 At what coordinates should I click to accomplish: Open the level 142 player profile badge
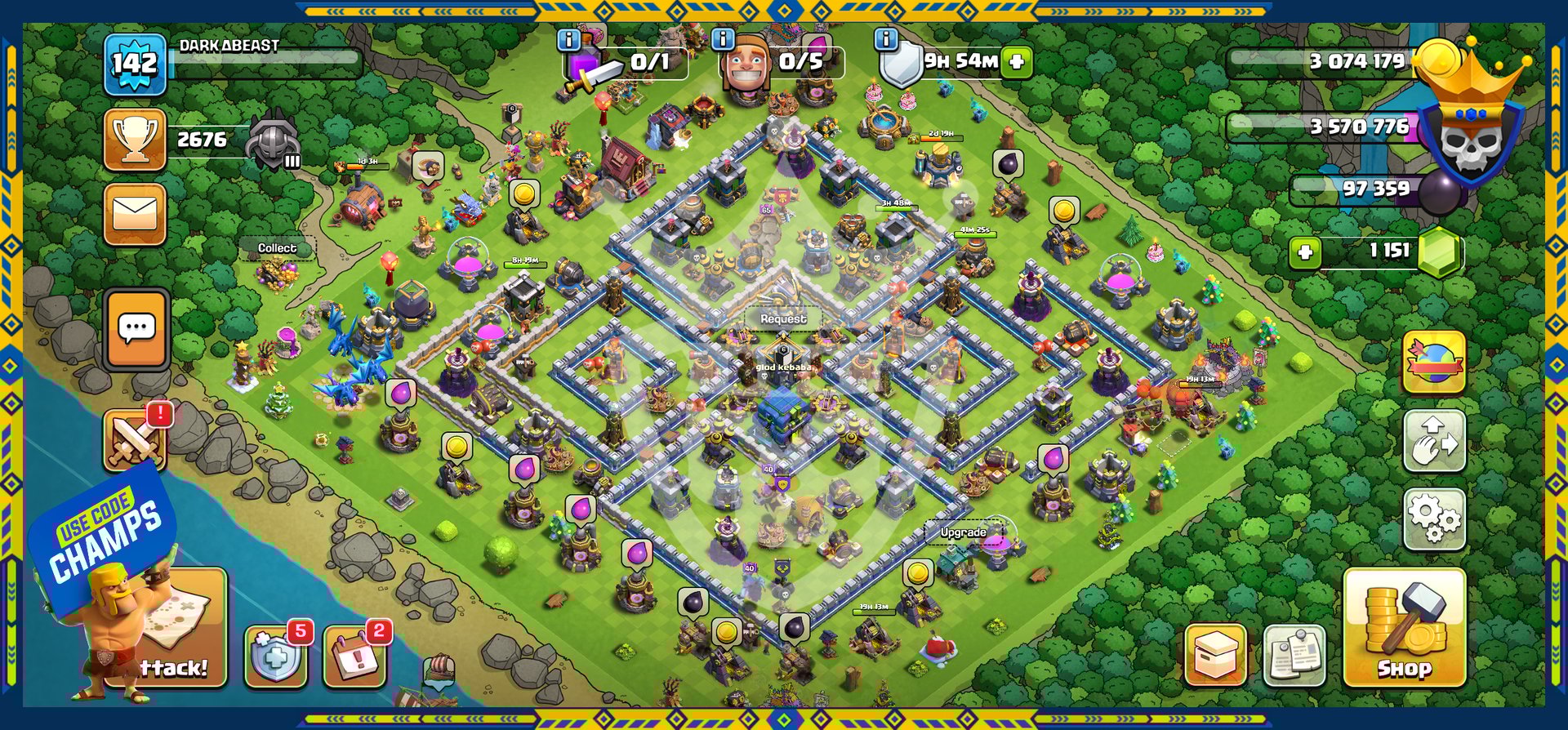[x=136, y=64]
